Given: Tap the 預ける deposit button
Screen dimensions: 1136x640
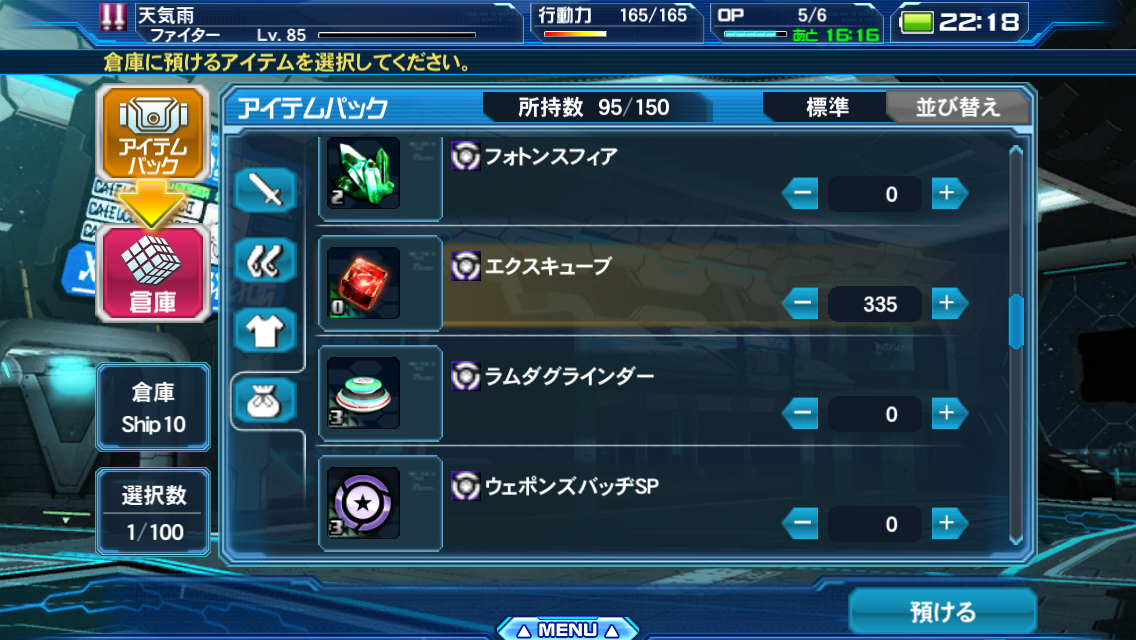Looking at the screenshot, I should pyautogui.click(x=942, y=611).
